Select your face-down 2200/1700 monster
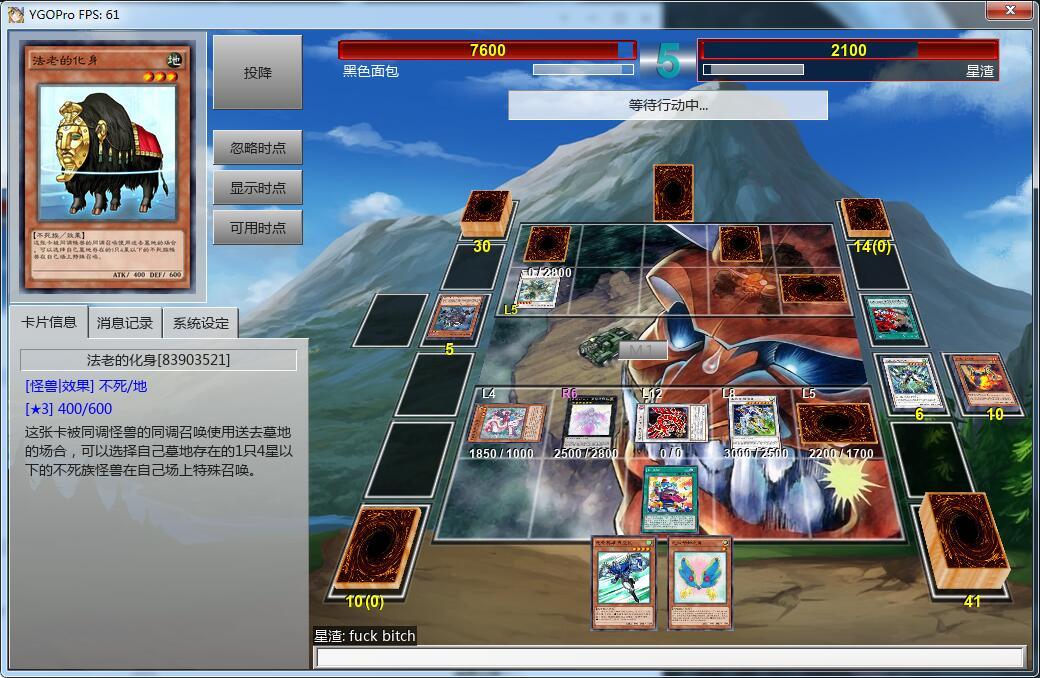 [x=836, y=423]
